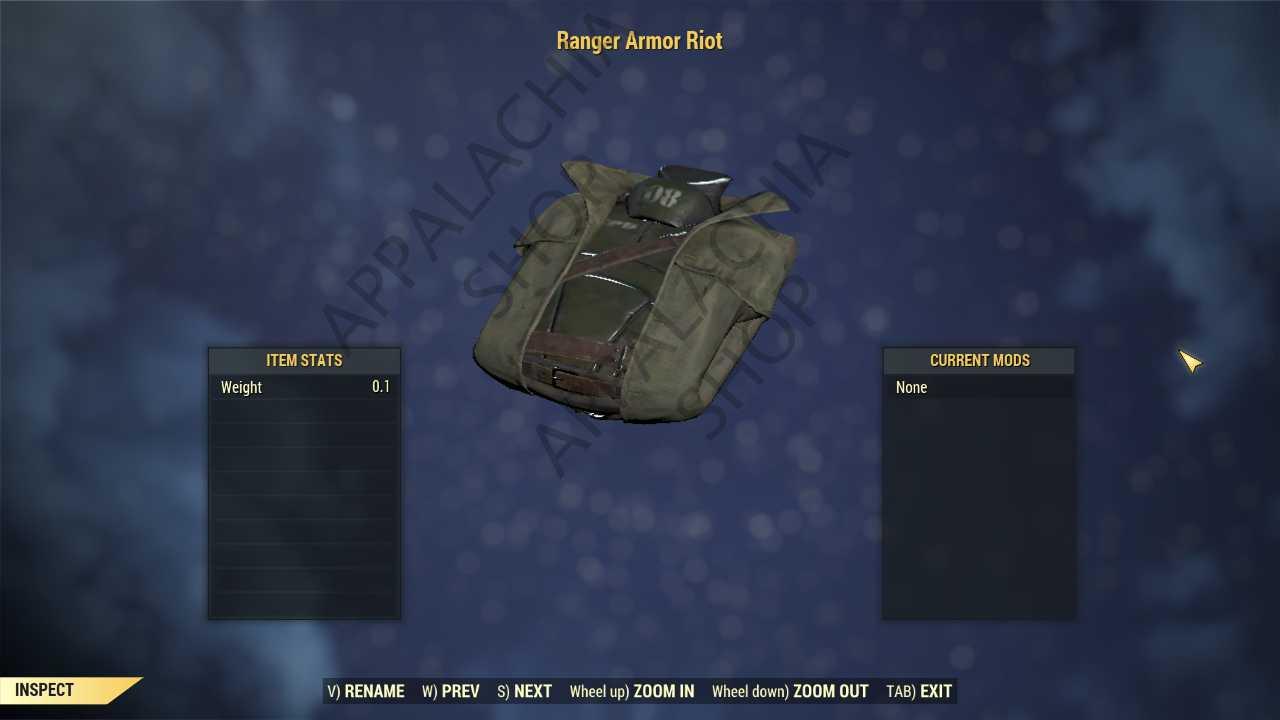Click RENAME in the bottom bar

tap(374, 691)
